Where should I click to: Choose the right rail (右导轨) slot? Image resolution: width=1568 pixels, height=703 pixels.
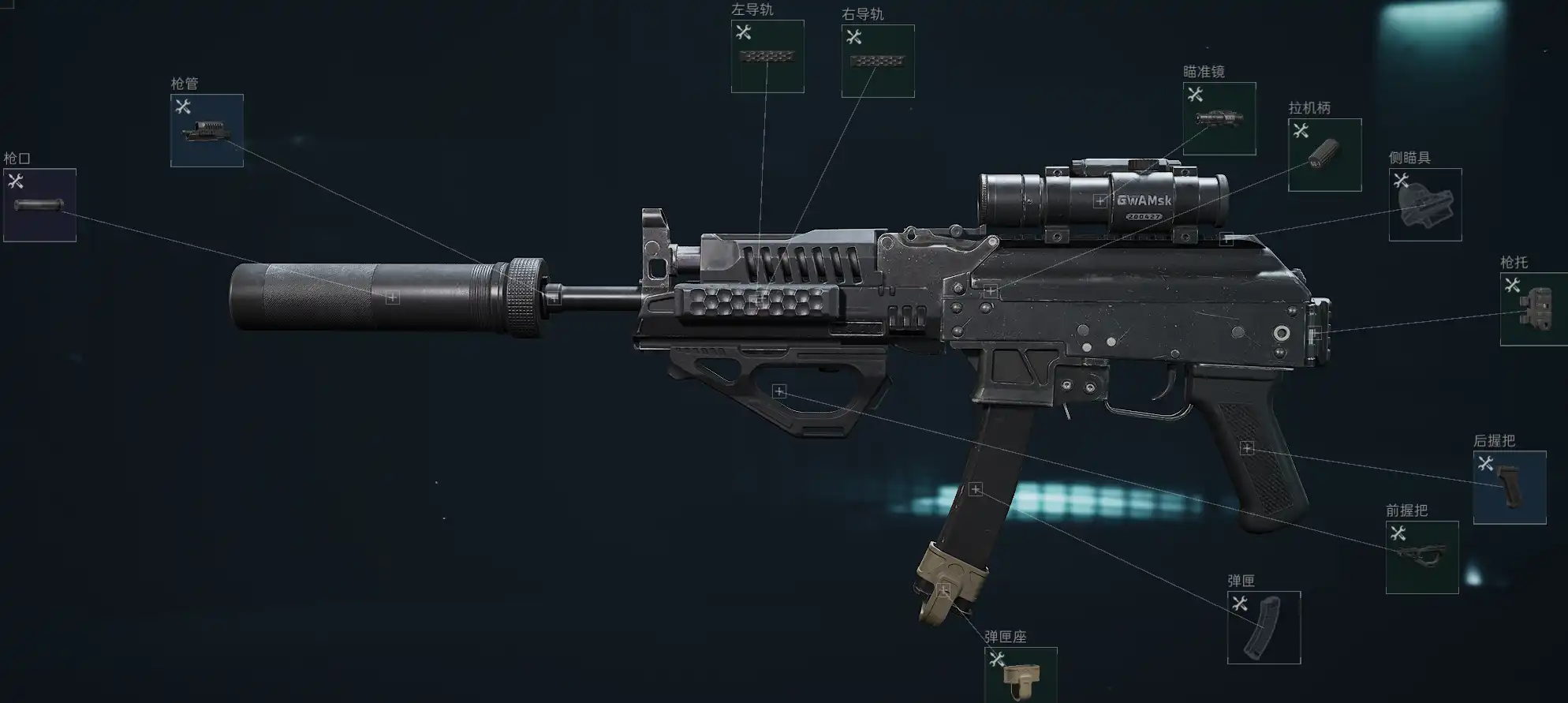tap(878, 62)
